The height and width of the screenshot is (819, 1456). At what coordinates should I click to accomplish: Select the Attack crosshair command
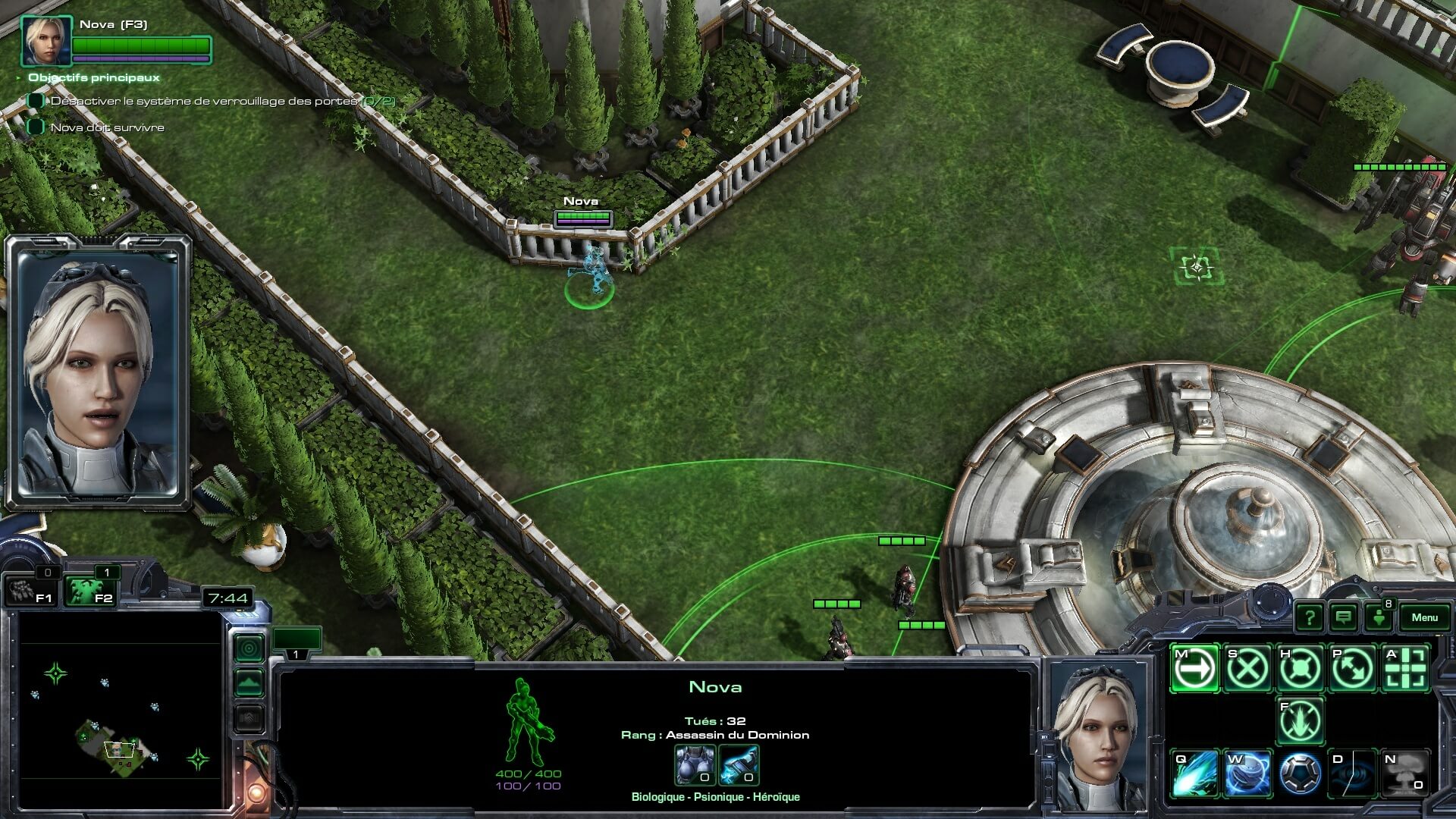(x=1405, y=669)
